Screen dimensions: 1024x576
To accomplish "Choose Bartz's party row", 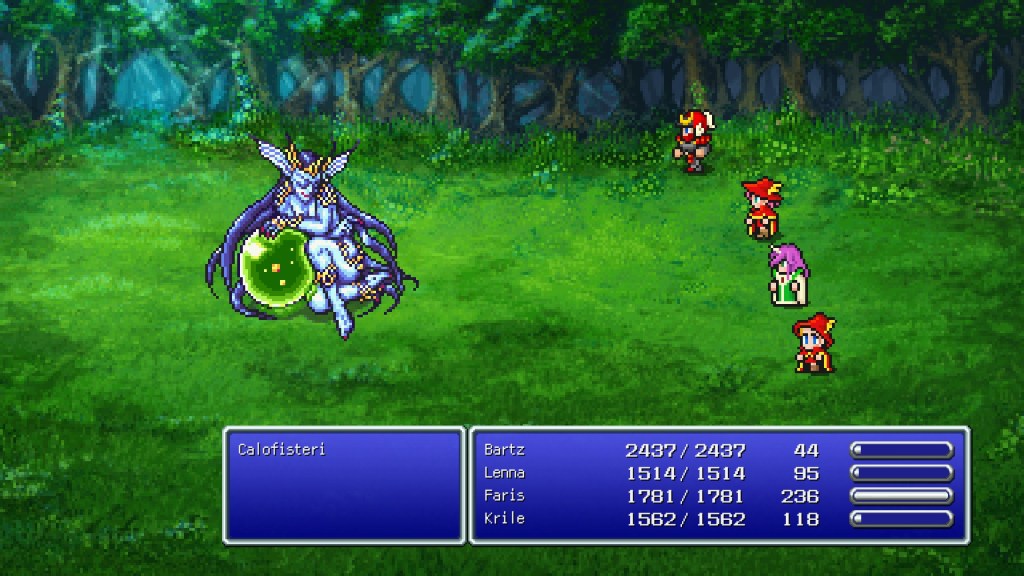I will [x=504, y=450].
